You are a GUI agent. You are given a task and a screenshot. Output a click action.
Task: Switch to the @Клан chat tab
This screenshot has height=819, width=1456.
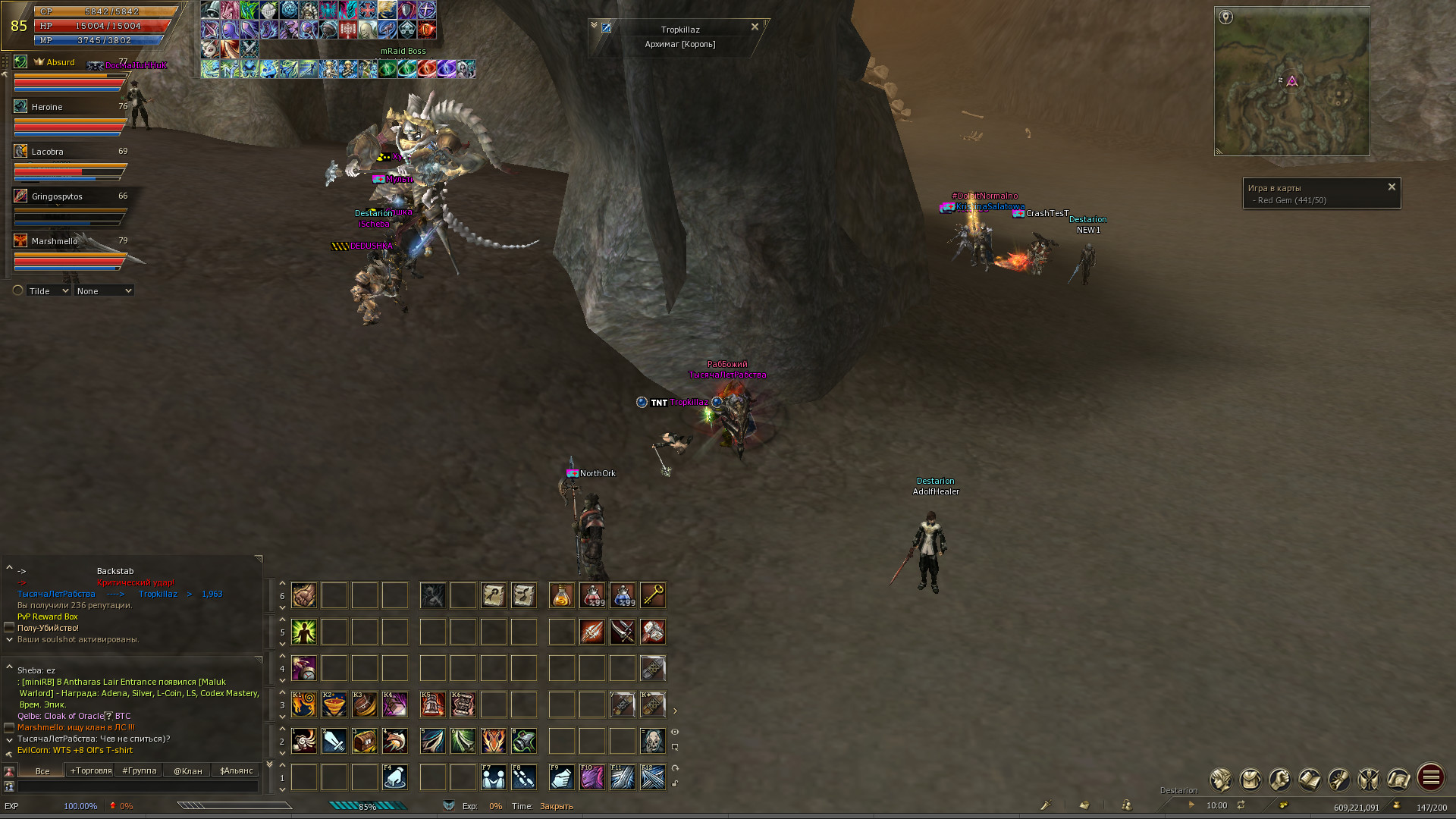[x=188, y=771]
